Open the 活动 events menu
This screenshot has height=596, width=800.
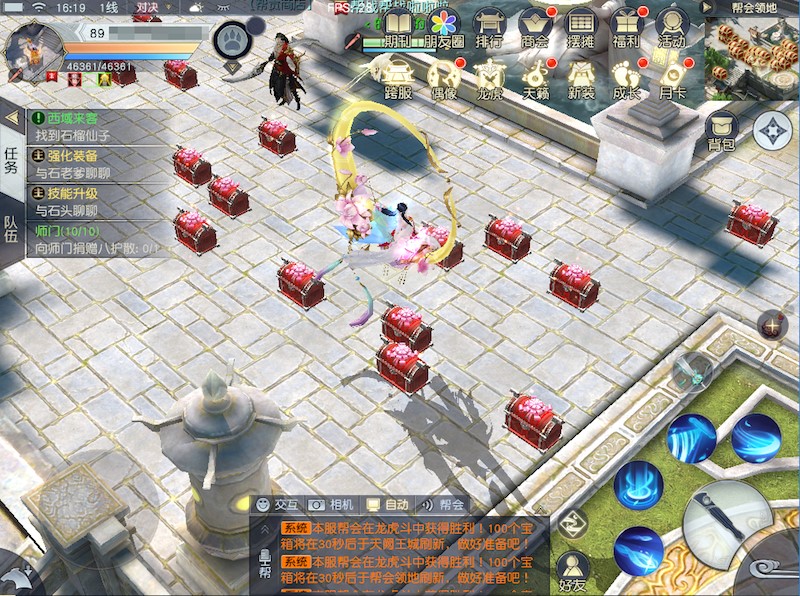672,28
